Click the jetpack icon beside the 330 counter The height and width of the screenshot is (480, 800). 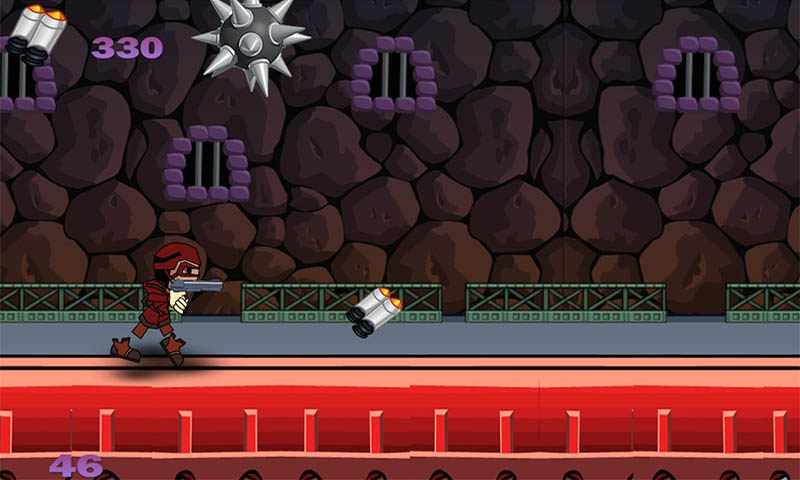click(38, 34)
